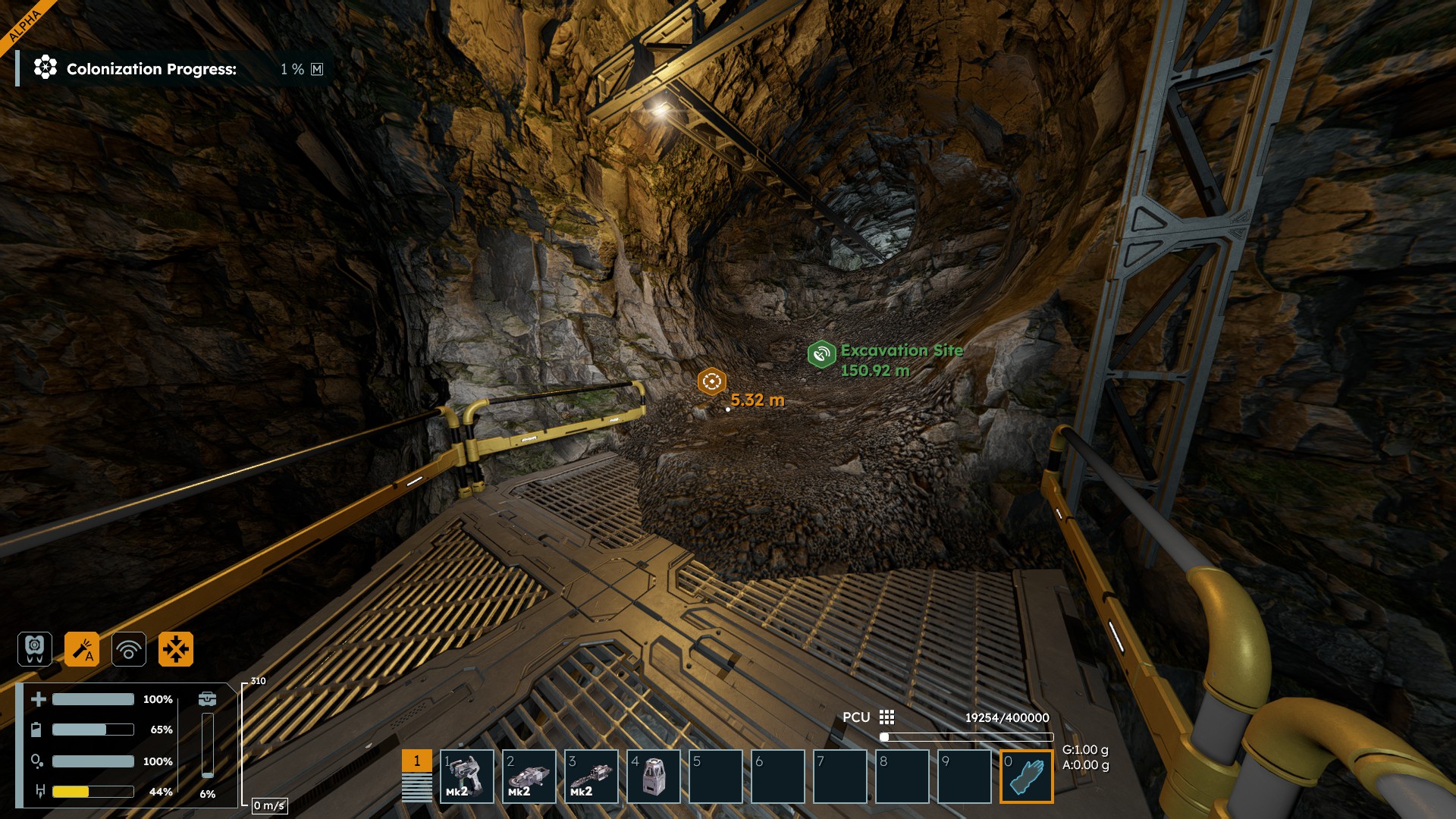Click the PCU grid icon
This screenshot has width=1456, height=819.
(x=886, y=717)
